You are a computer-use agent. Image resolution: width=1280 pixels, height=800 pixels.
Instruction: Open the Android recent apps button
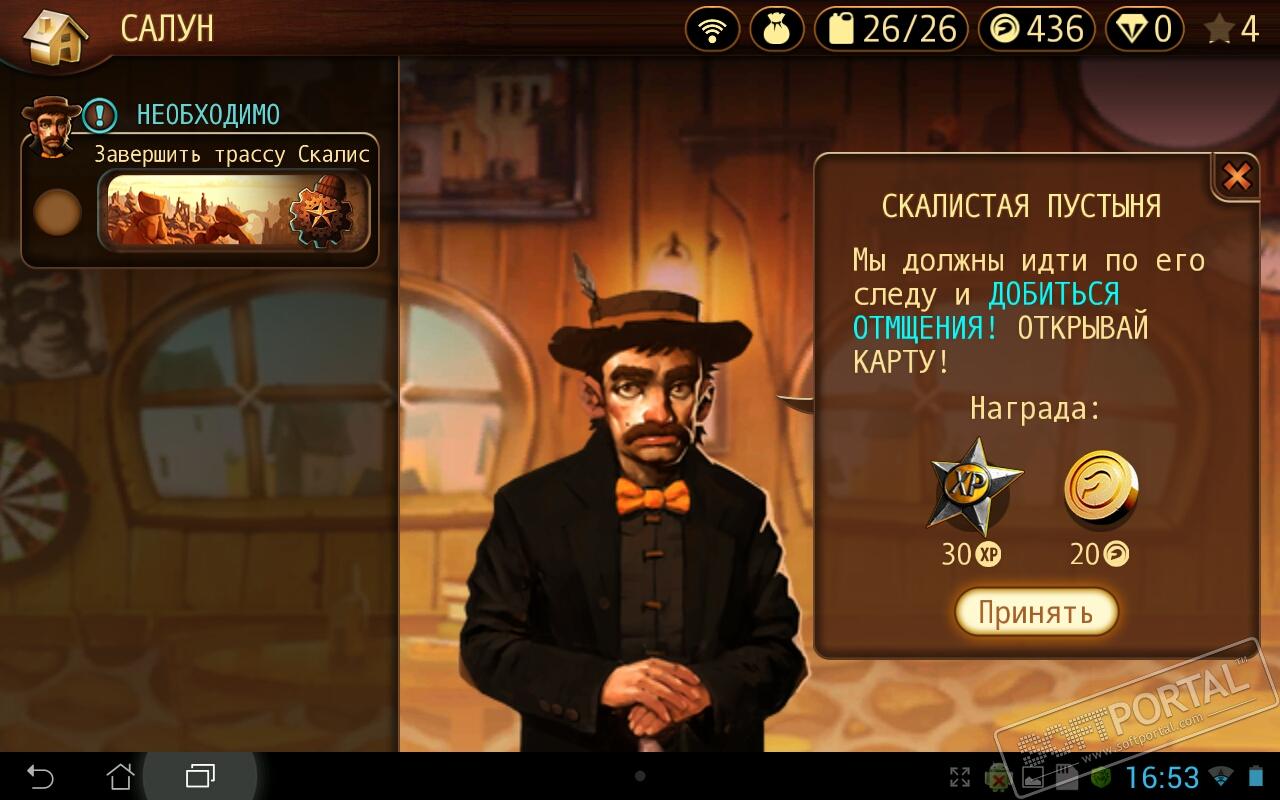click(200, 776)
